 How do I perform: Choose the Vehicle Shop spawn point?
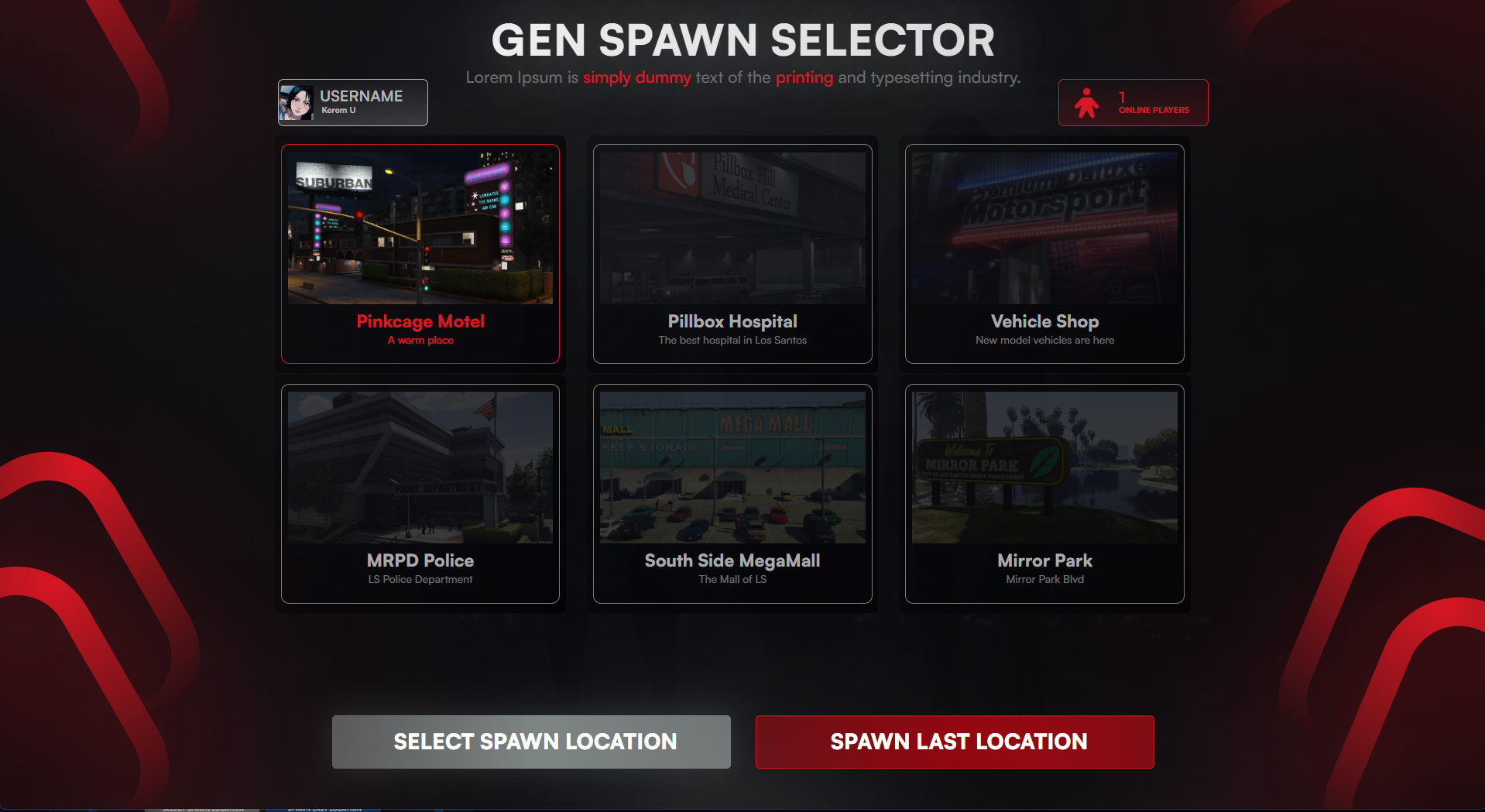coord(1044,253)
